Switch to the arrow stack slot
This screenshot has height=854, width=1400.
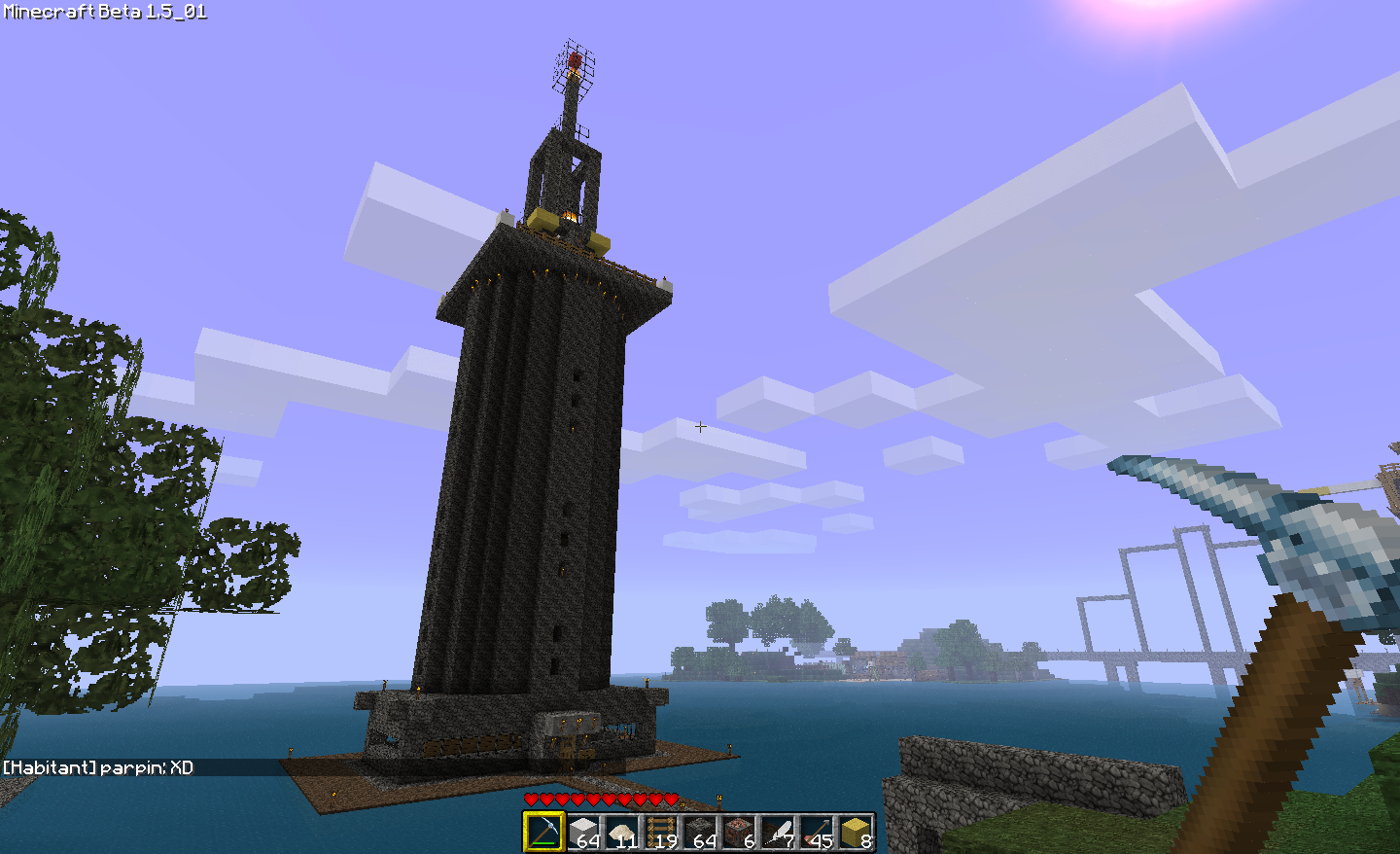coord(817,833)
